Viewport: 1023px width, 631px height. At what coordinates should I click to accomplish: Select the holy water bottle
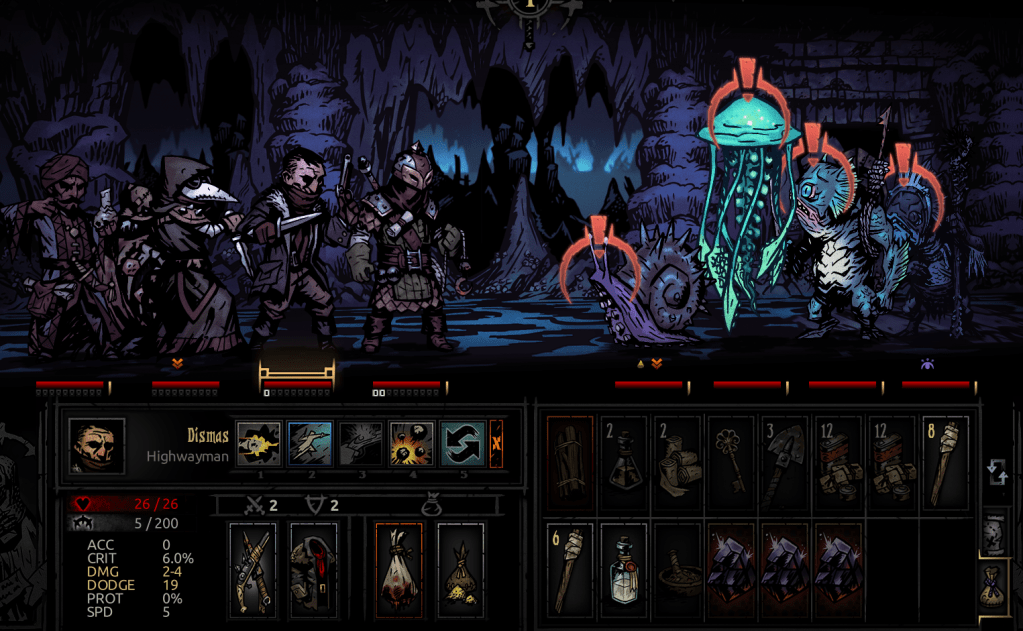[x=624, y=567]
